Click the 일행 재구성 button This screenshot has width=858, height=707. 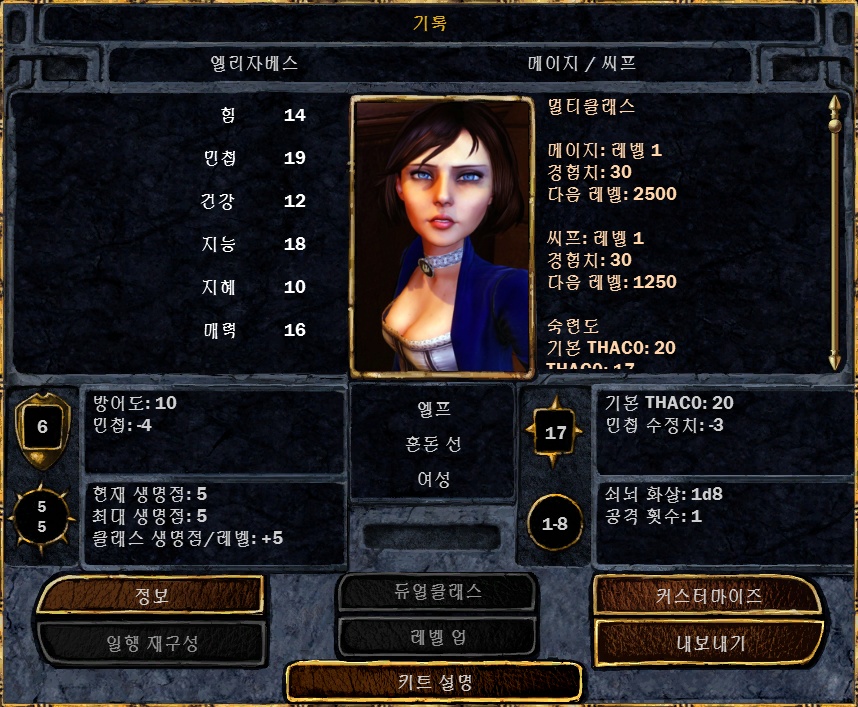pos(150,642)
